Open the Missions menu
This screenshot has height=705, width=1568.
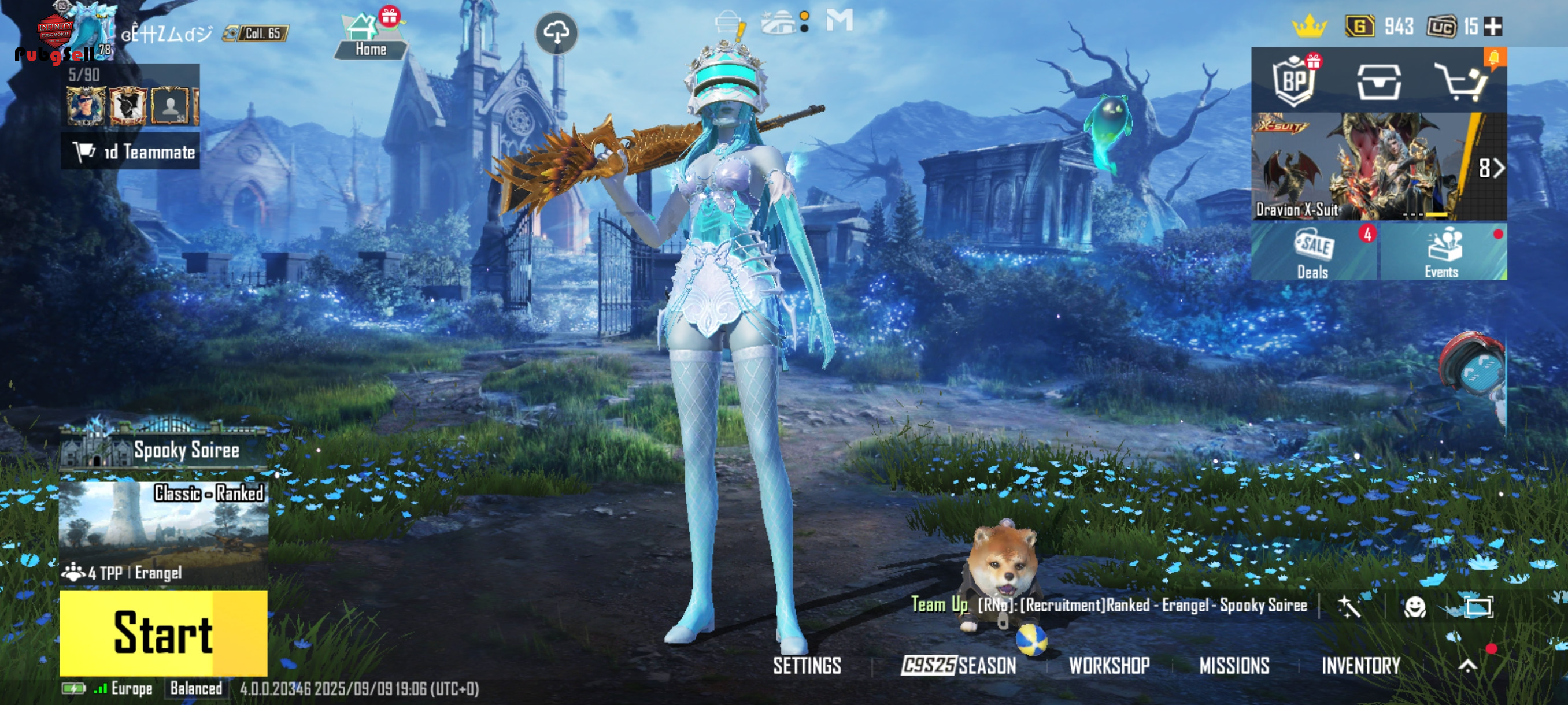[x=1234, y=666]
